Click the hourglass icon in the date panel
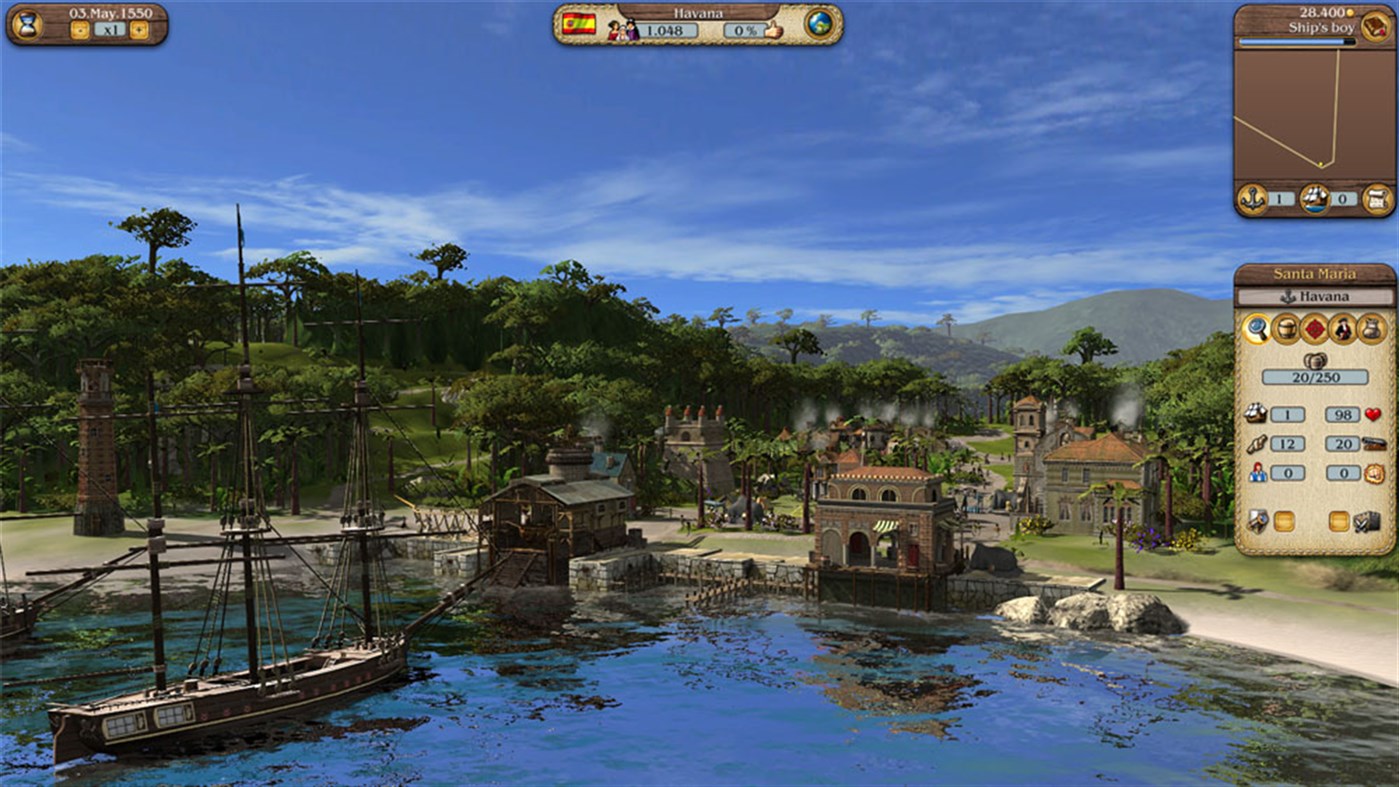Image resolution: width=1399 pixels, height=787 pixels. (x=28, y=22)
